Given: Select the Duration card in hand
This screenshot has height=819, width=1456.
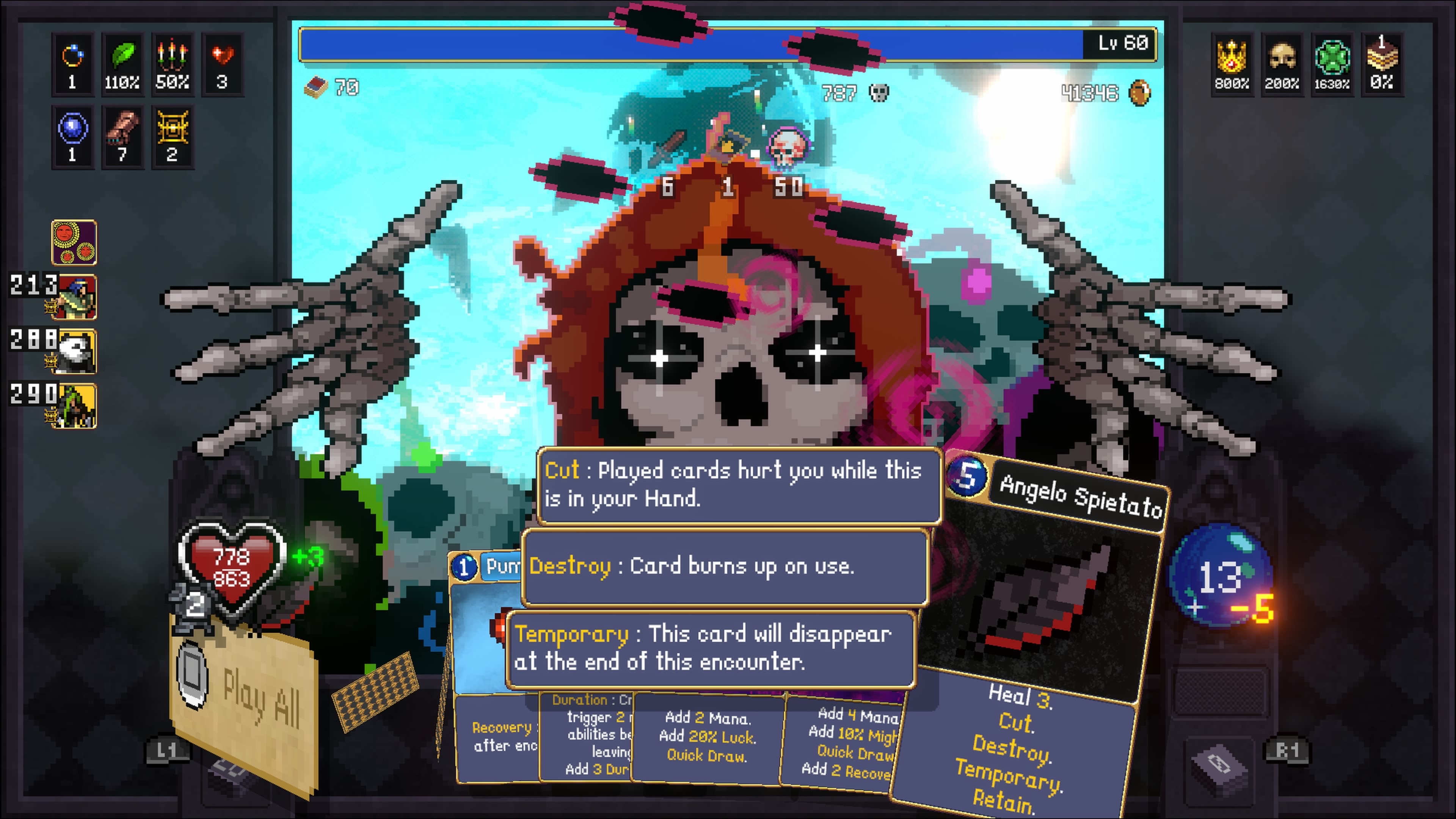Looking at the screenshot, I should click(x=588, y=735).
